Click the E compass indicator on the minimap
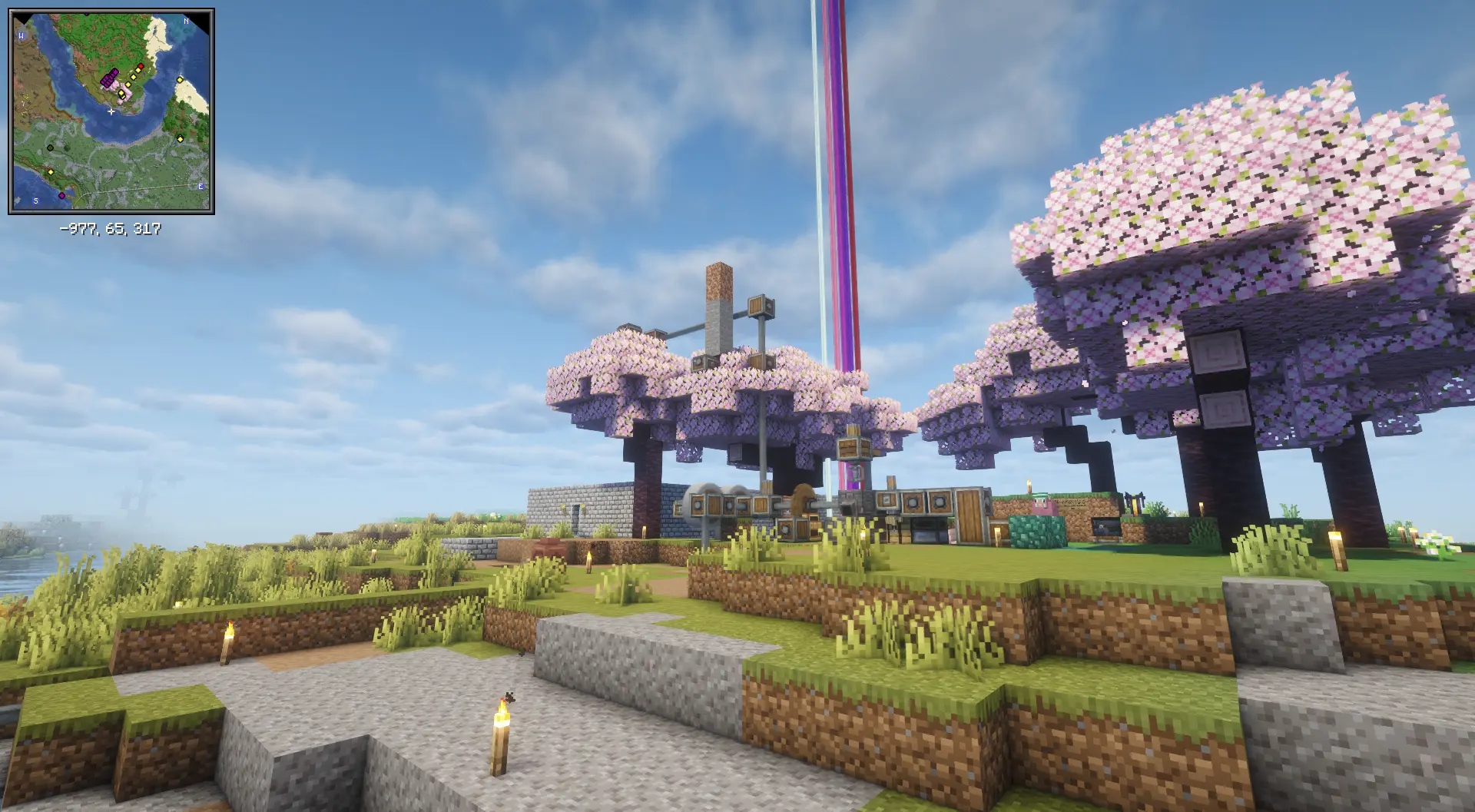The image size is (1475, 812). [201, 186]
